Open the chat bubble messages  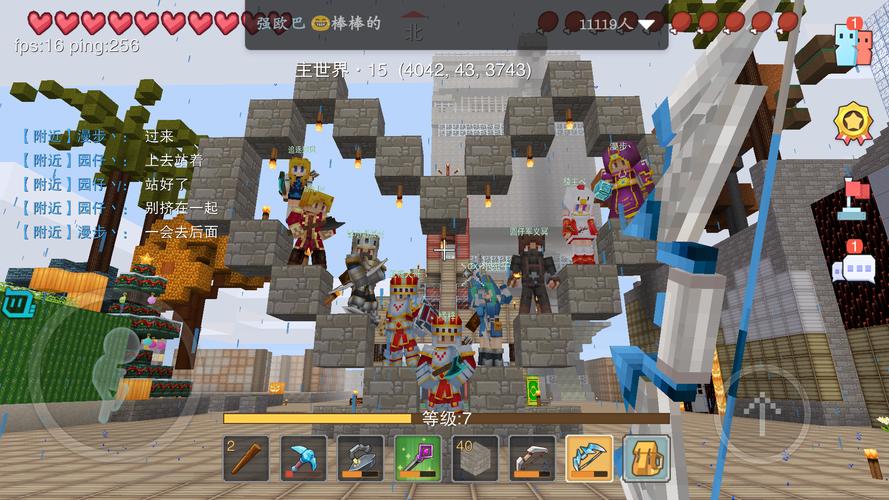point(853,267)
